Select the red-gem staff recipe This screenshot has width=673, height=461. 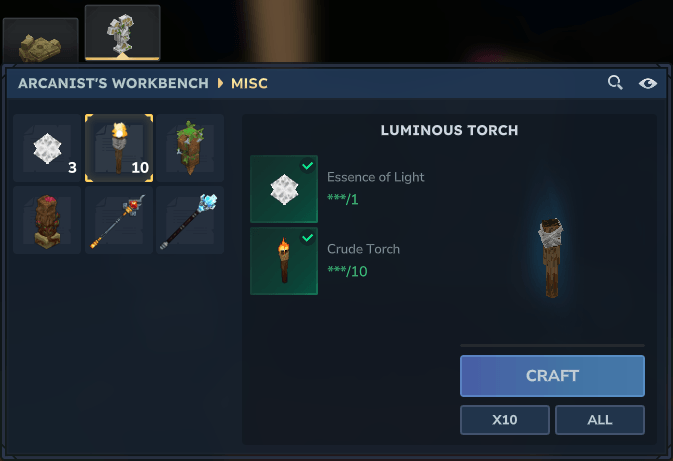(119, 220)
